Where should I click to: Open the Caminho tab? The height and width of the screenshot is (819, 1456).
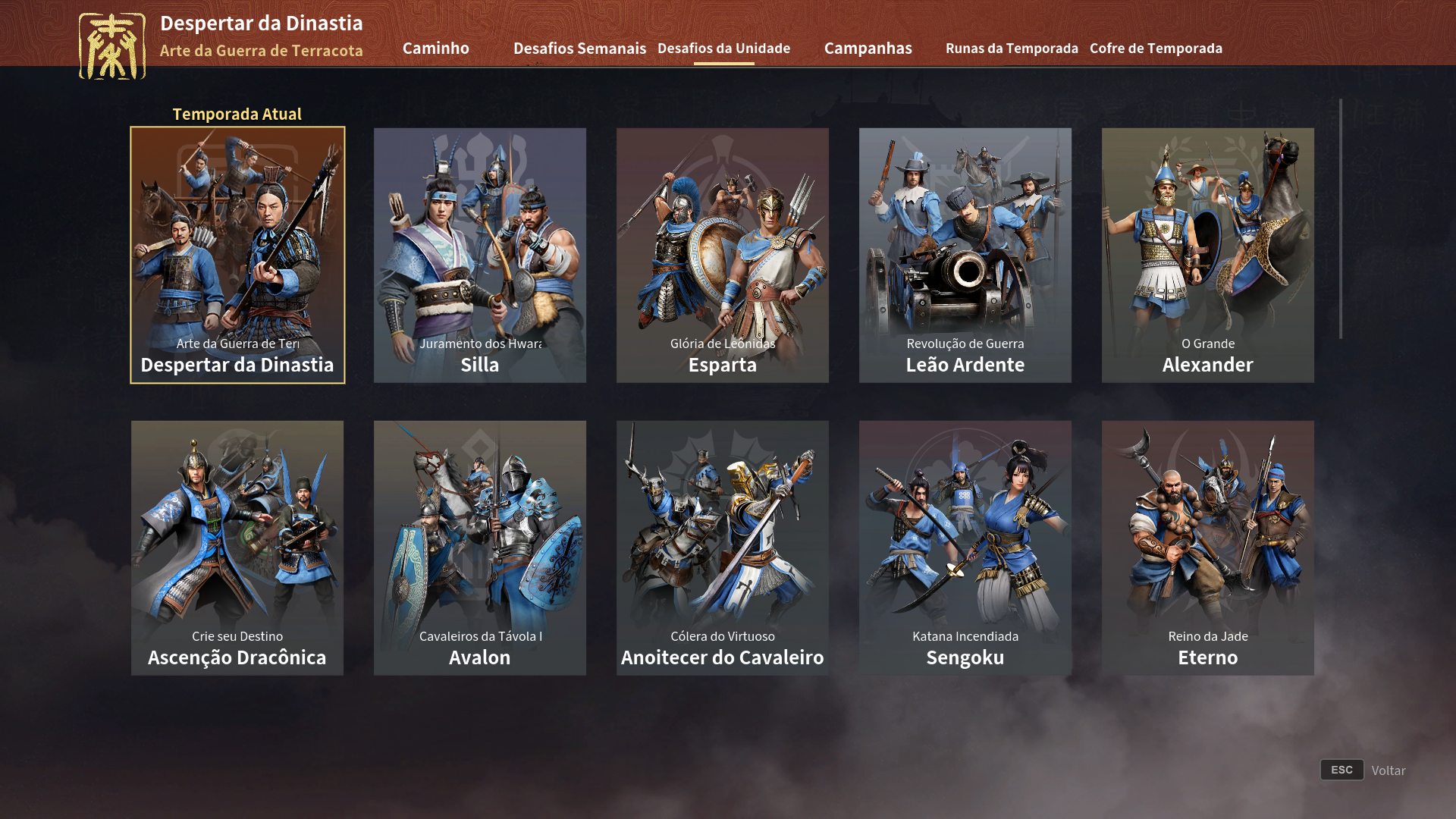point(436,49)
